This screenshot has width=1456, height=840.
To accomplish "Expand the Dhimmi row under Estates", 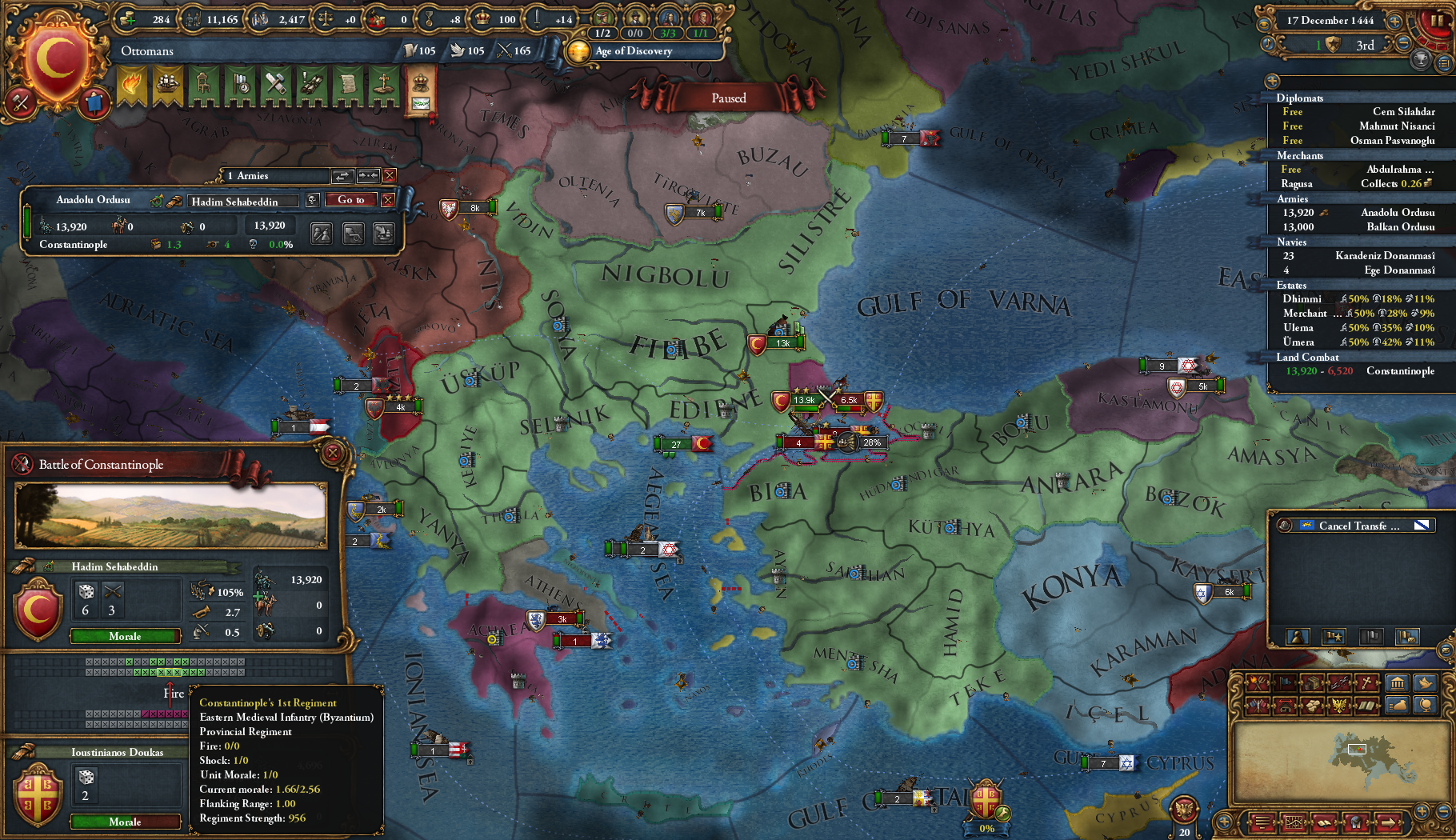I will click(1302, 298).
